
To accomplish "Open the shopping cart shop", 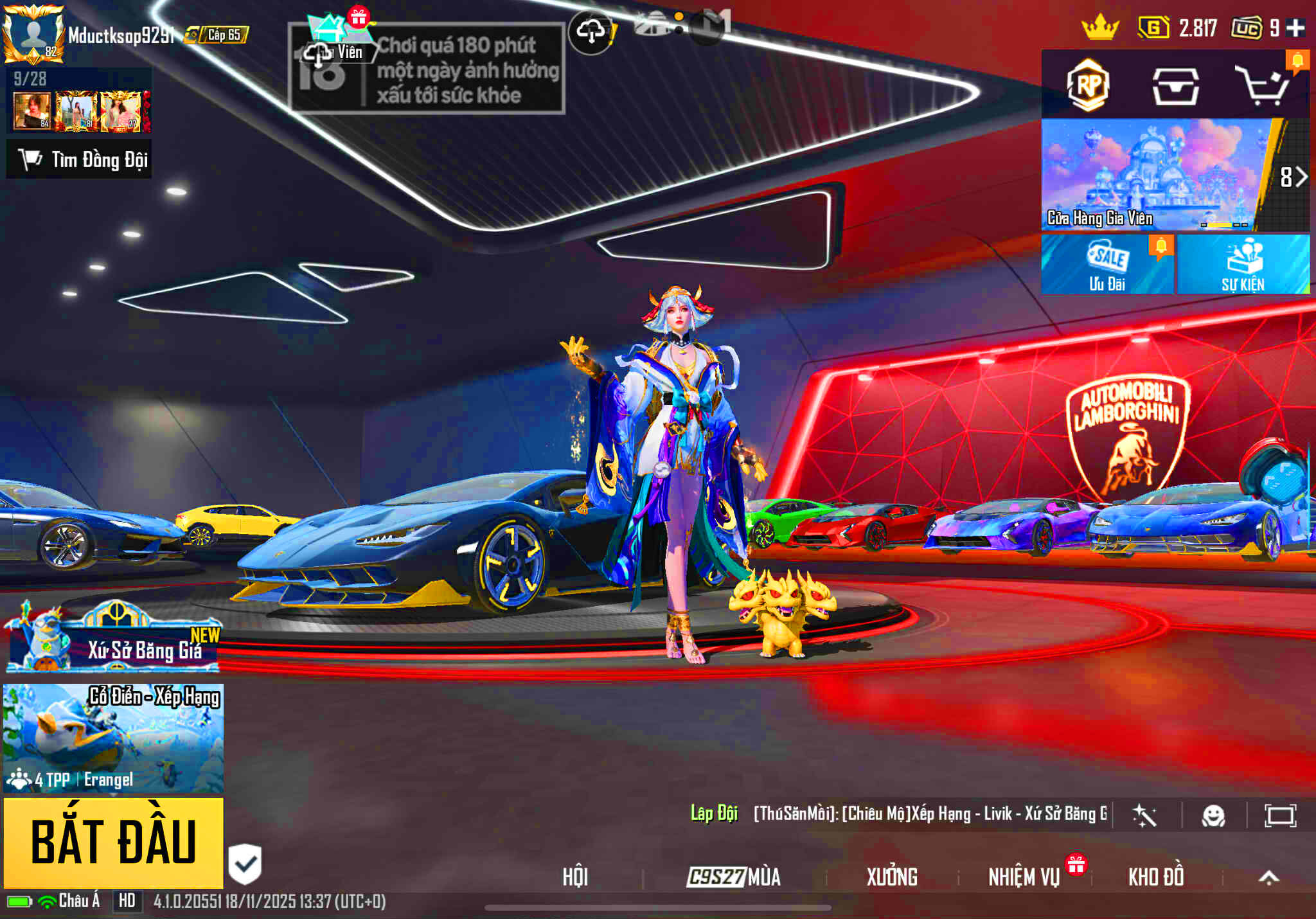I will [1263, 86].
